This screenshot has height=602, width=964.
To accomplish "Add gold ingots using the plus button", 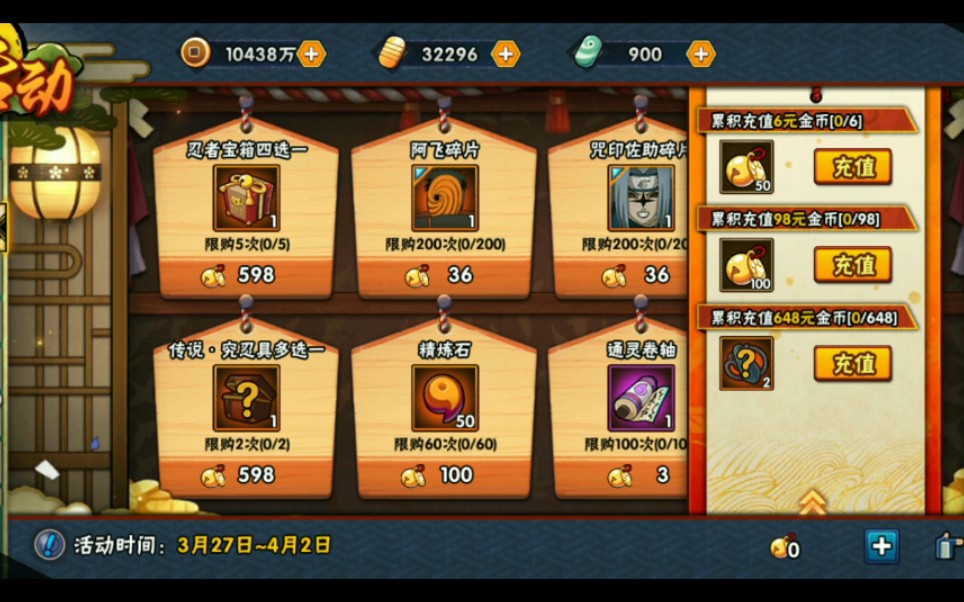I will [x=506, y=54].
